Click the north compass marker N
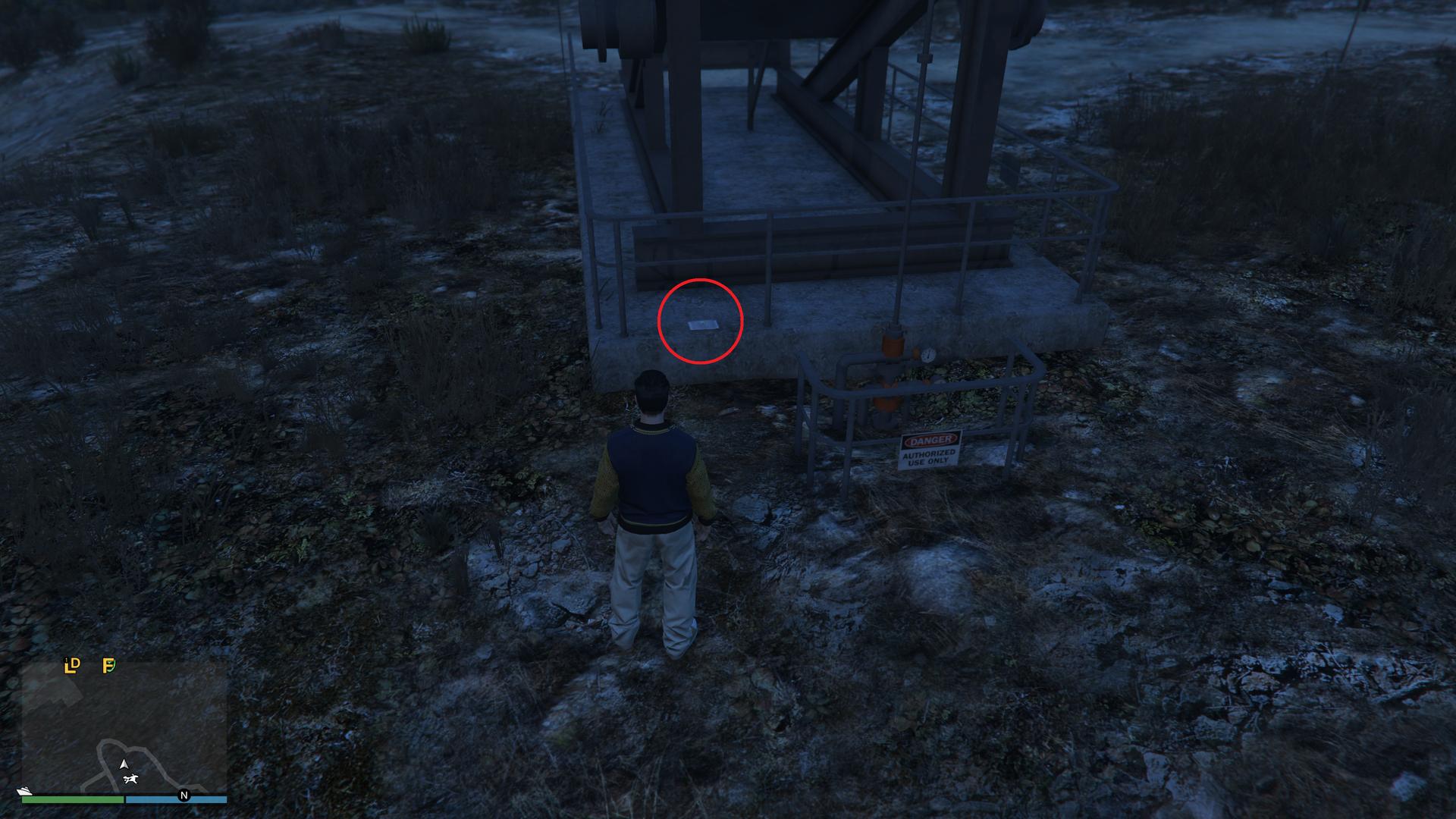 click(x=184, y=795)
